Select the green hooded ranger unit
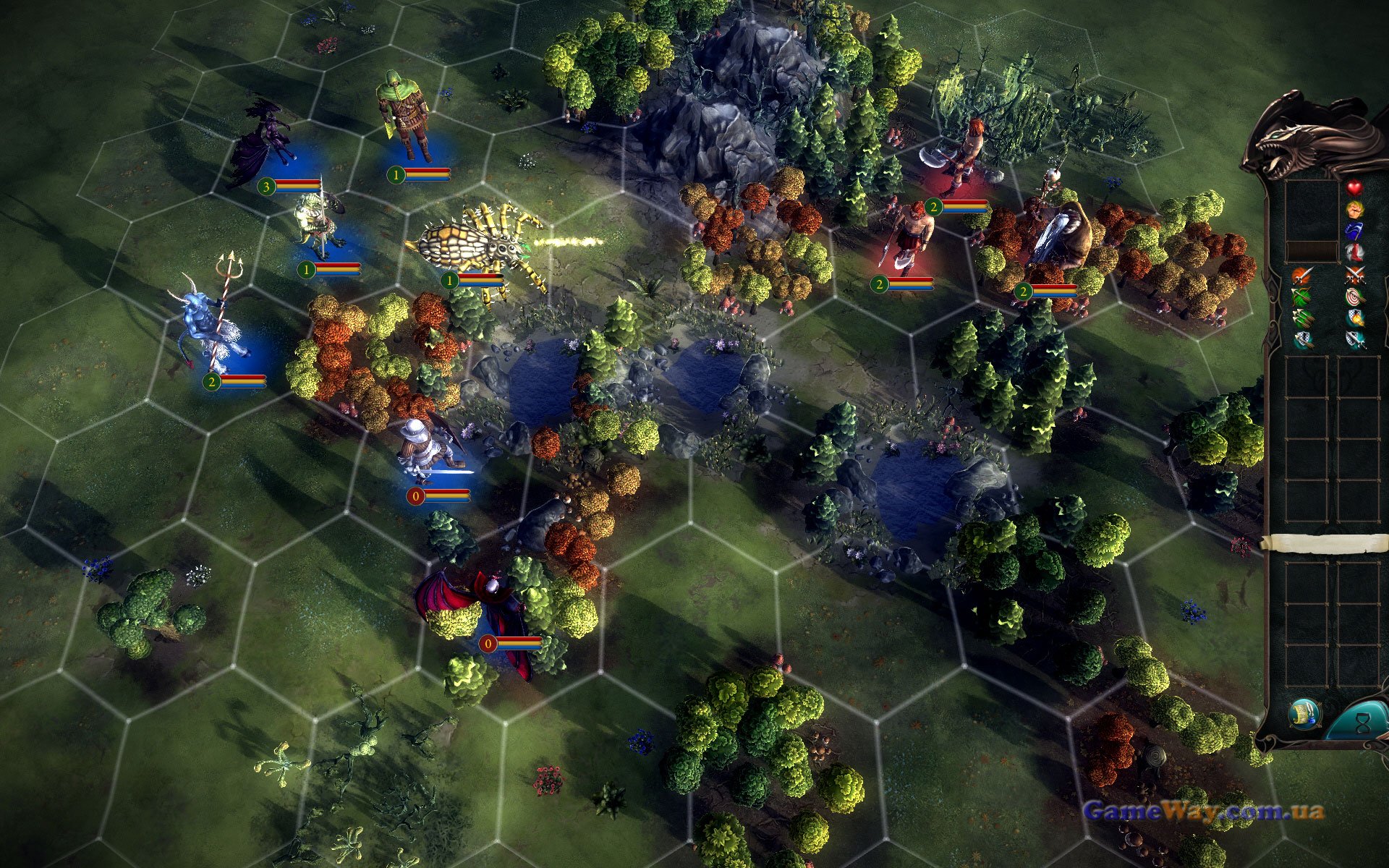 (x=405, y=116)
